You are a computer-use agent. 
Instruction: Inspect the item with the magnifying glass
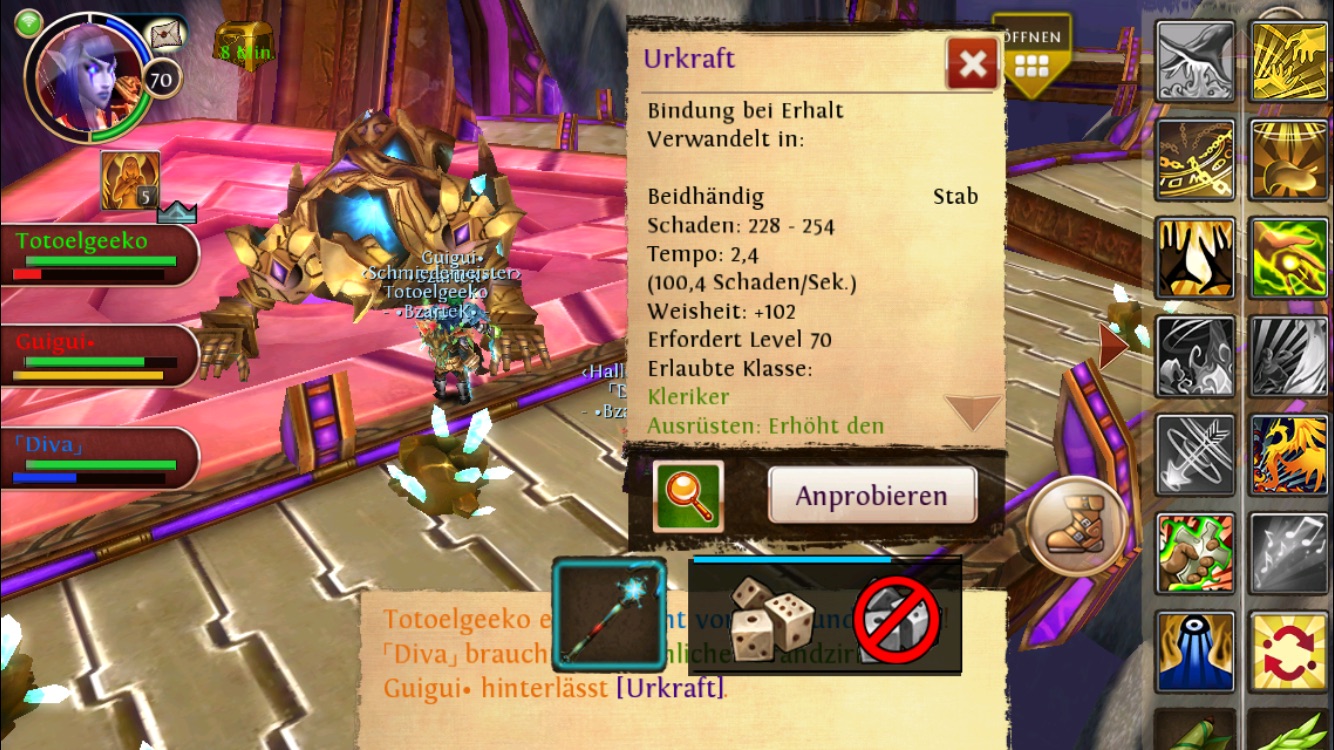click(x=688, y=495)
